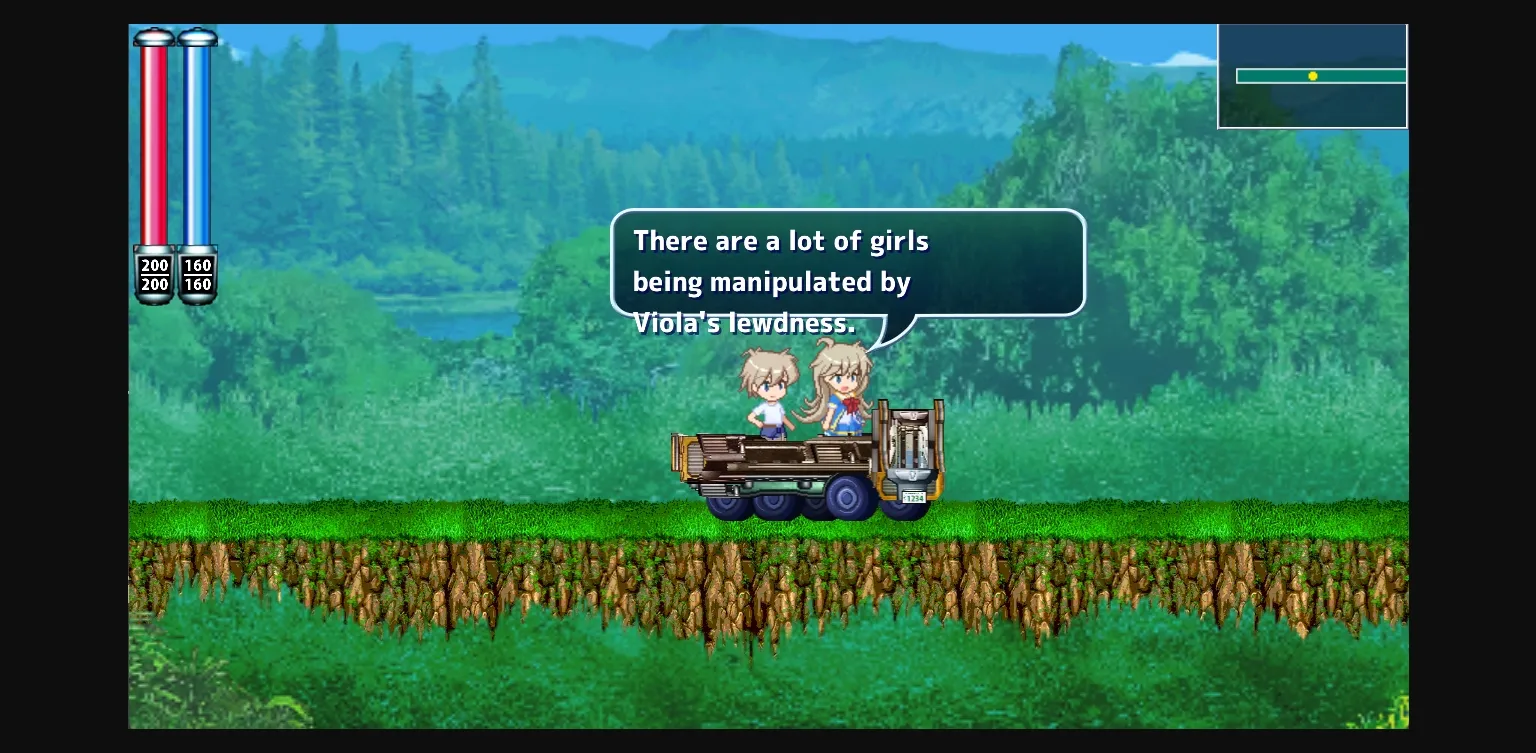Select the yellow player marker on minimap
Image resolution: width=1536 pixels, height=753 pixels.
[1313, 76]
